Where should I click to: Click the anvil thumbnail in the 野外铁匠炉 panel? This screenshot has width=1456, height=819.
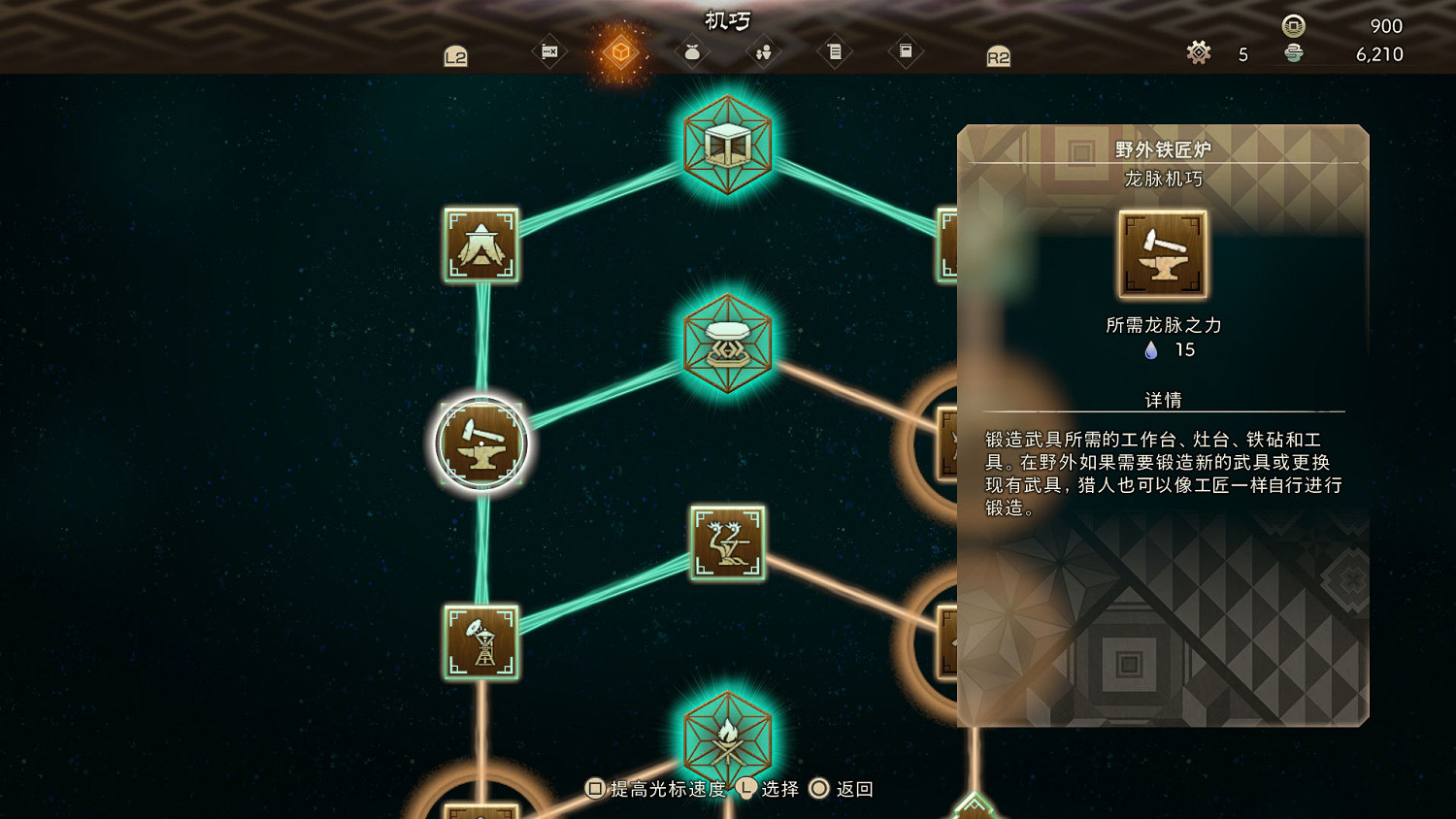point(1162,253)
